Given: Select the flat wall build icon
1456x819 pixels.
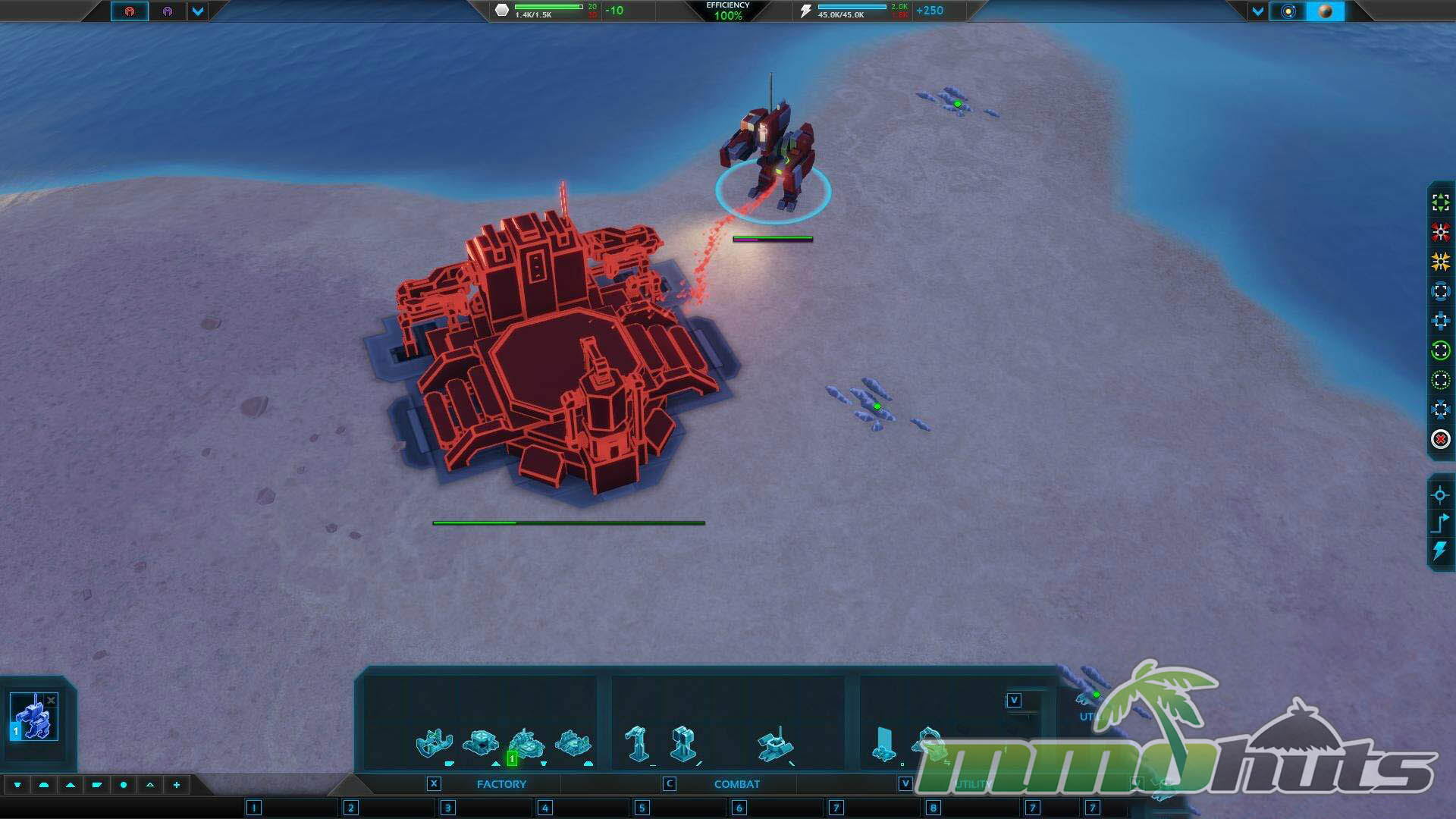Looking at the screenshot, I should coord(883,743).
